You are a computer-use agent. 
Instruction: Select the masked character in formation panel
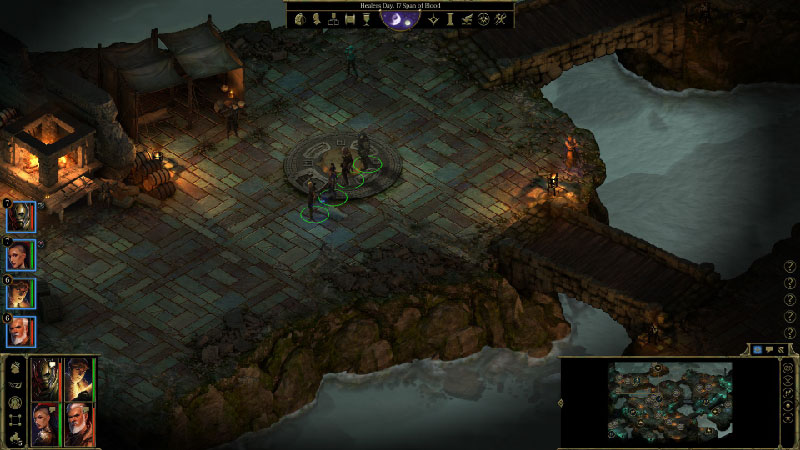(x=46, y=378)
